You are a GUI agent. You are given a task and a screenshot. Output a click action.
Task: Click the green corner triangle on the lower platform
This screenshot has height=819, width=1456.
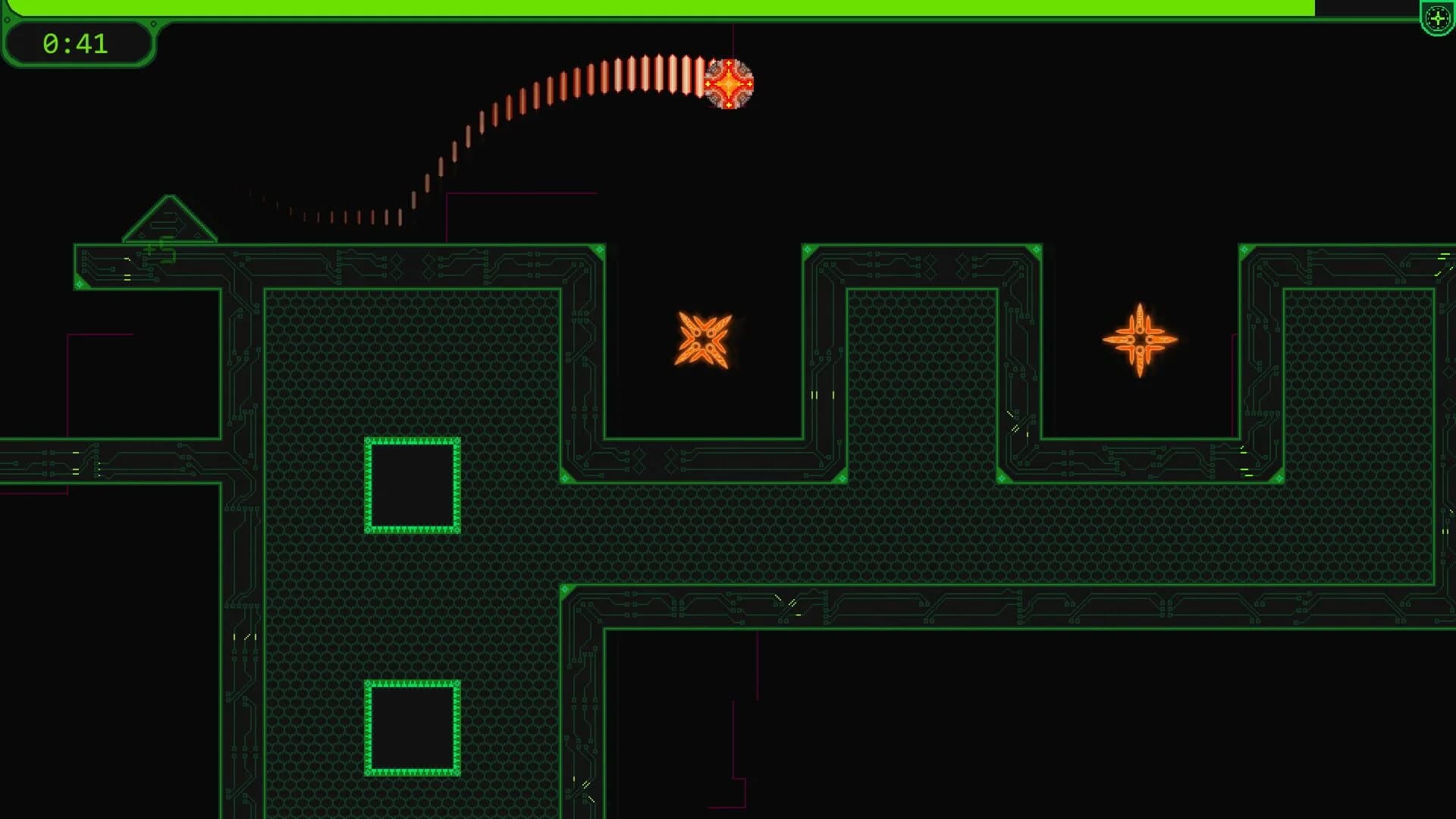click(565, 478)
